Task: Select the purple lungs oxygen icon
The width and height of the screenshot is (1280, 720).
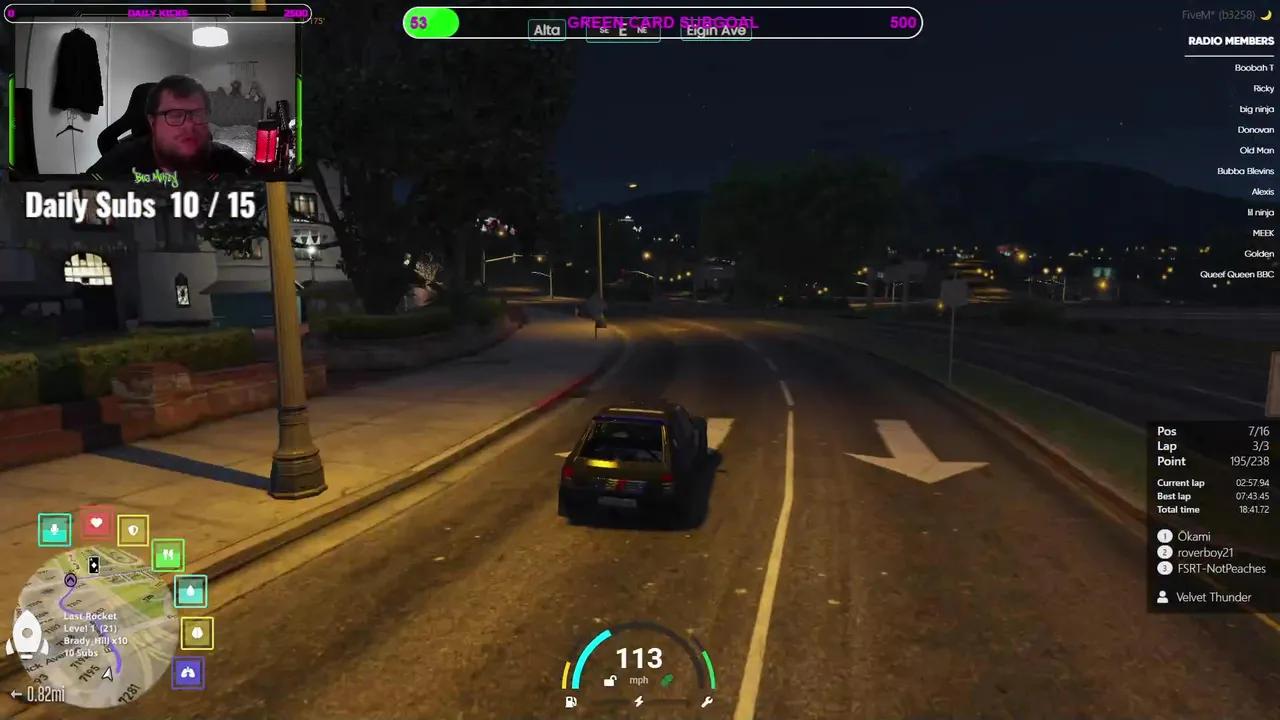Action: pyautogui.click(x=188, y=672)
